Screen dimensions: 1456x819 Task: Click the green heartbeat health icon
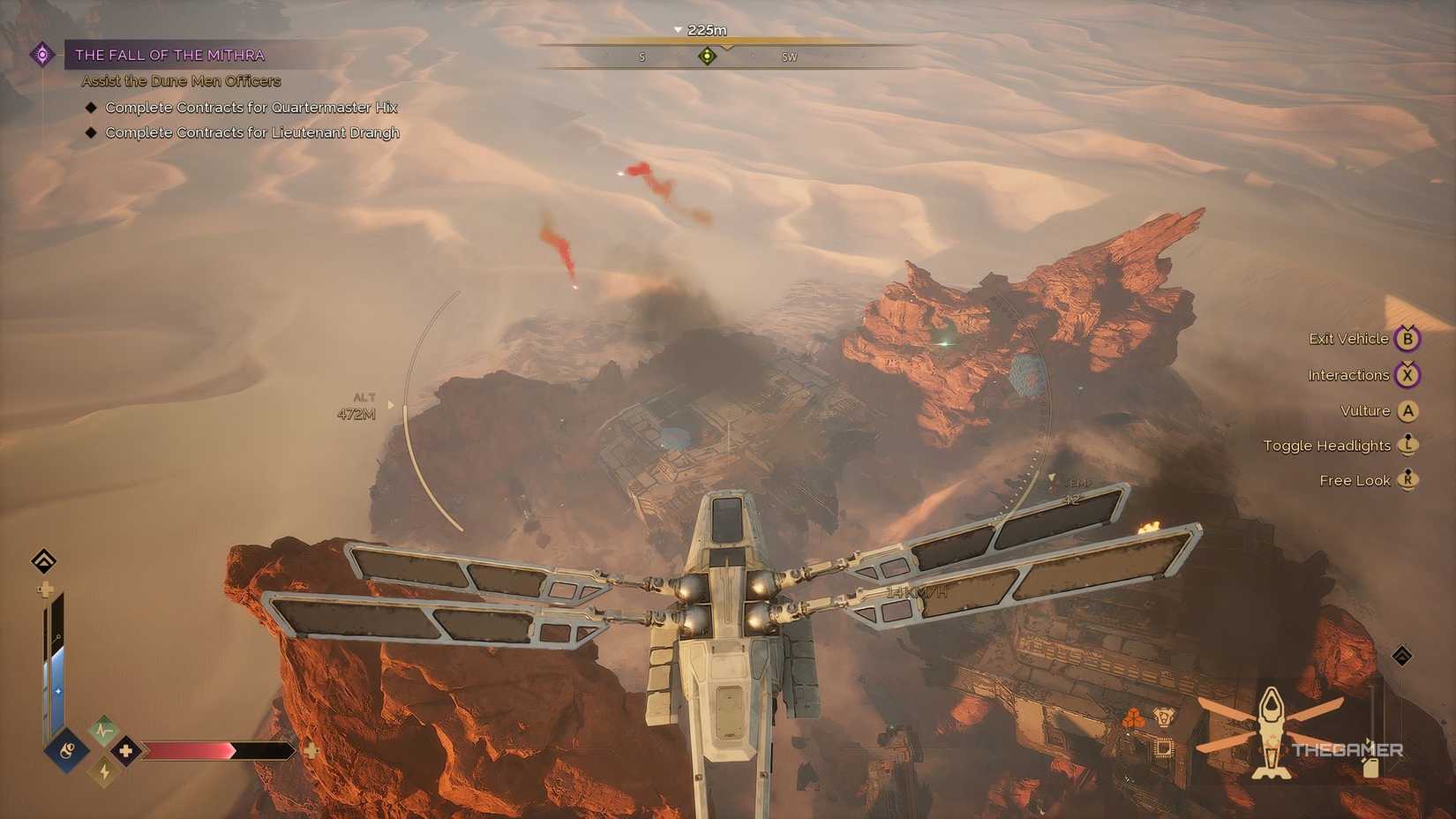(x=103, y=731)
